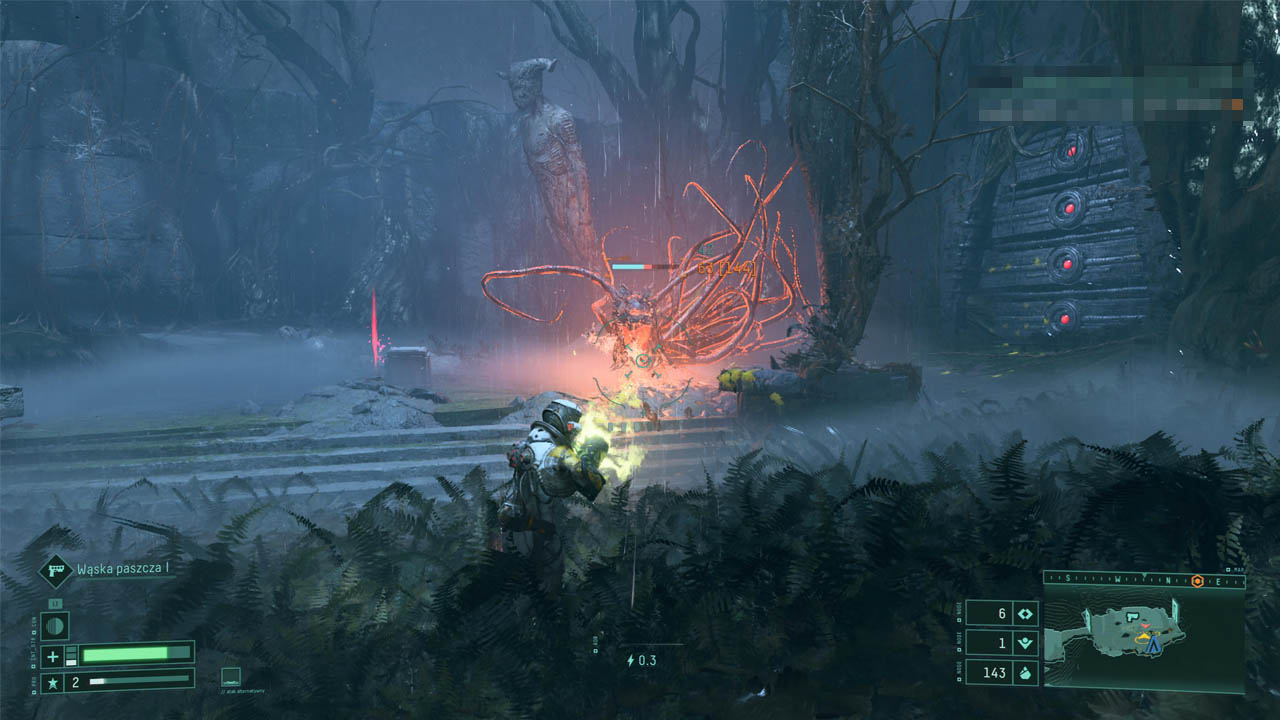The height and width of the screenshot is (720, 1280).
Task: Click the obolites crystal resource icon
Action: point(1025,673)
